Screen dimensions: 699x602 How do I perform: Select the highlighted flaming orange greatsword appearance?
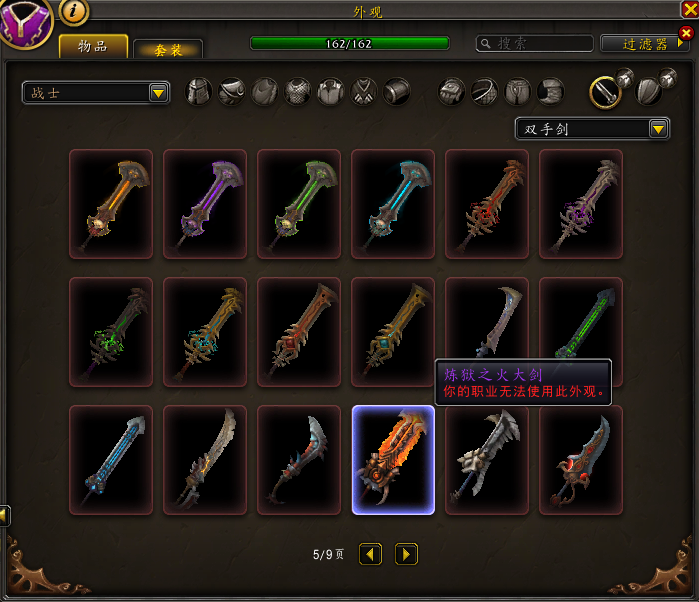point(393,460)
